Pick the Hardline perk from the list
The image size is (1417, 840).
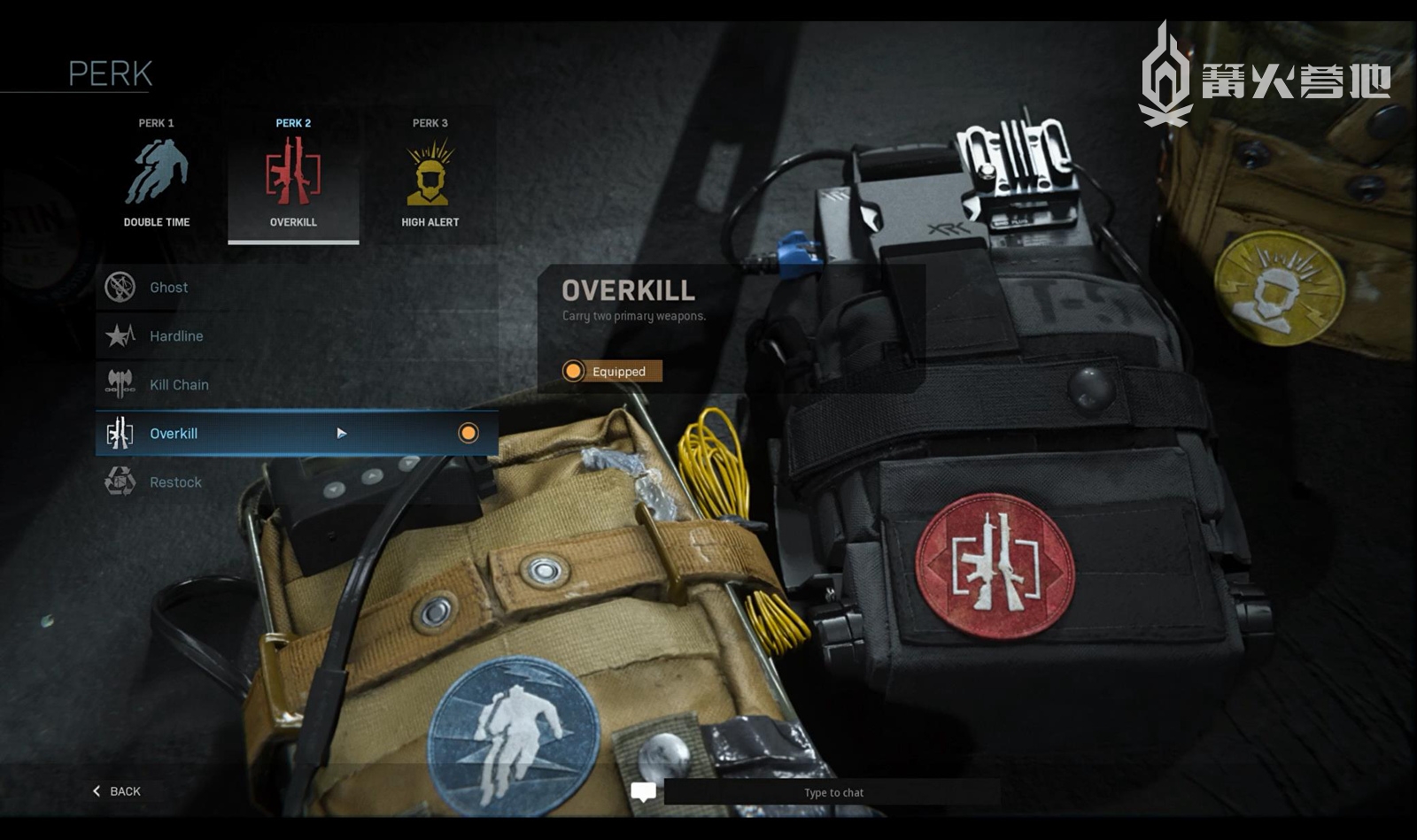pyautogui.click(x=296, y=336)
